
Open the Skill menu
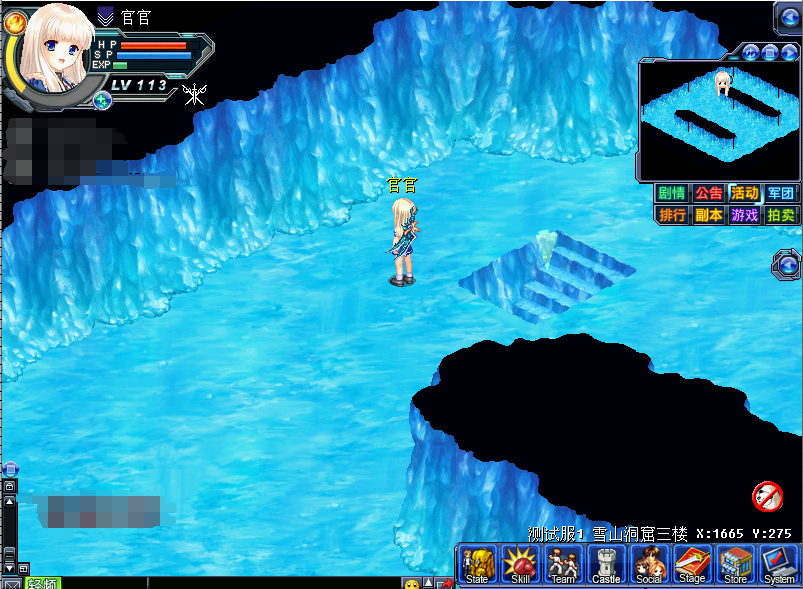coord(520,564)
